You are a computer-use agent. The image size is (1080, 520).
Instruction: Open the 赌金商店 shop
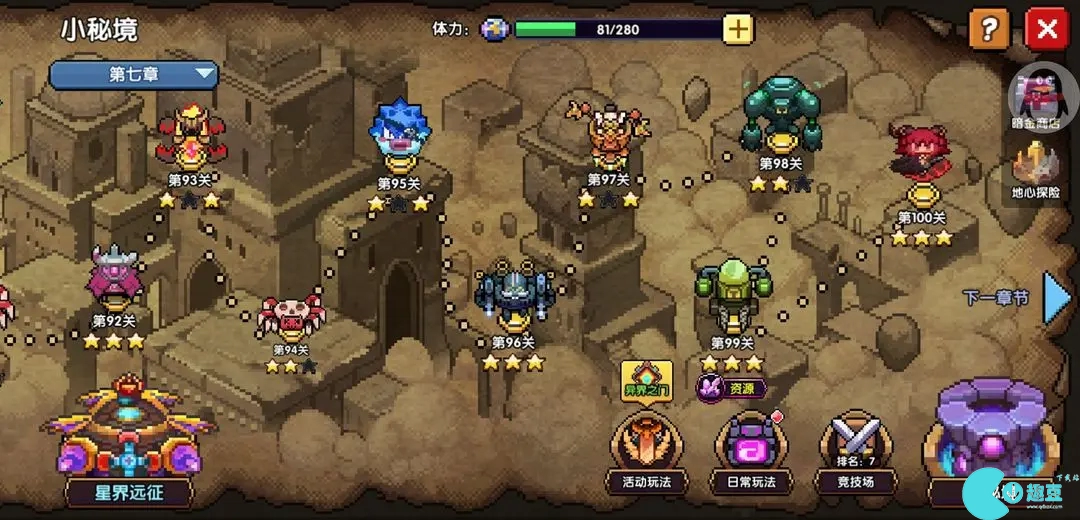(1036, 101)
